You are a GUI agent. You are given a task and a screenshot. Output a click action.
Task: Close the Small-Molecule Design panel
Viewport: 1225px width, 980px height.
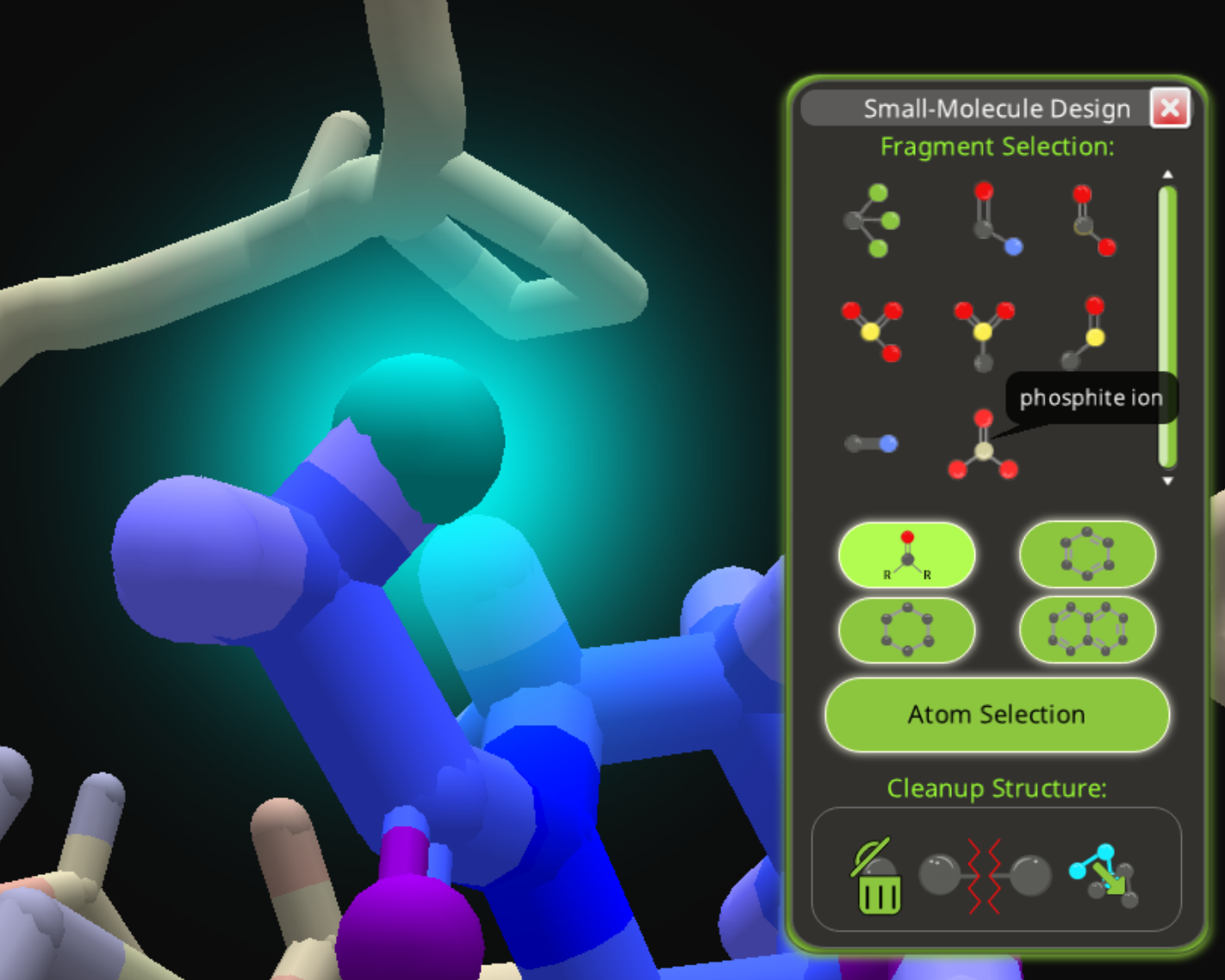[x=1169, y=109]
